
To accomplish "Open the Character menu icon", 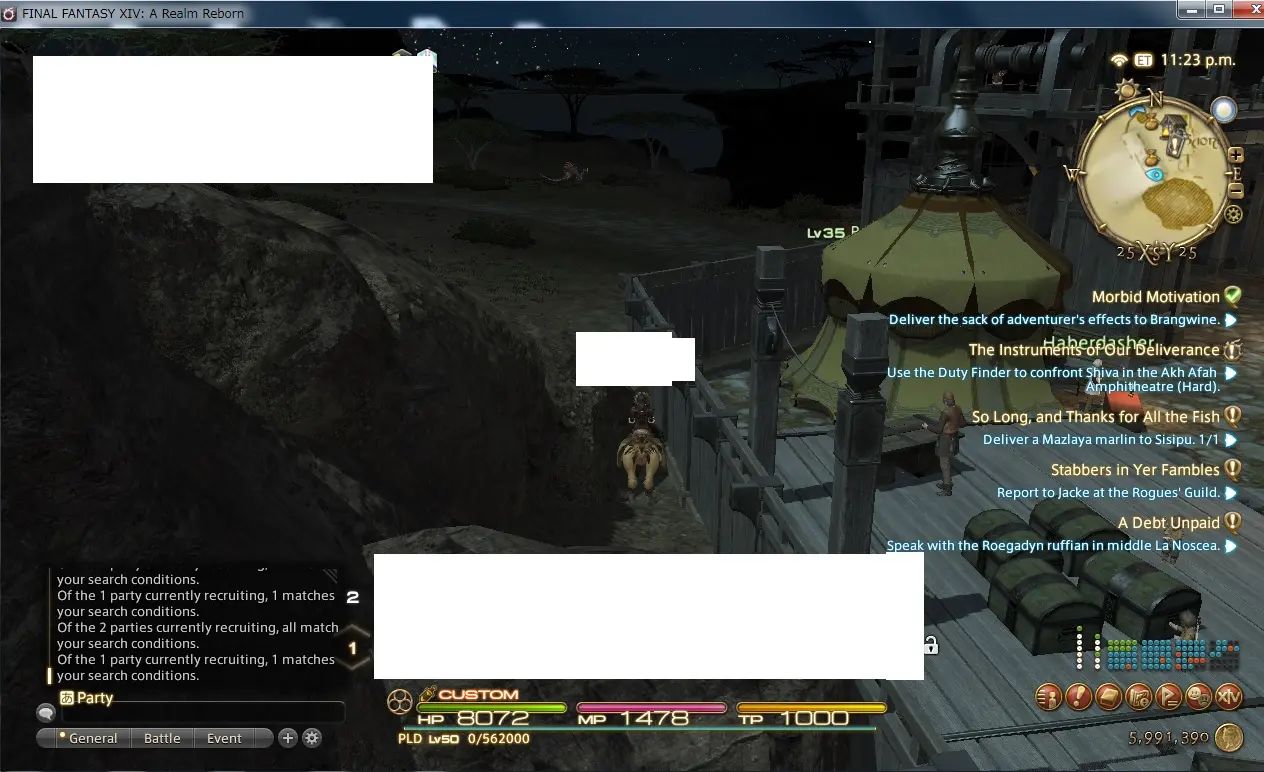I will pos(1048,697).
